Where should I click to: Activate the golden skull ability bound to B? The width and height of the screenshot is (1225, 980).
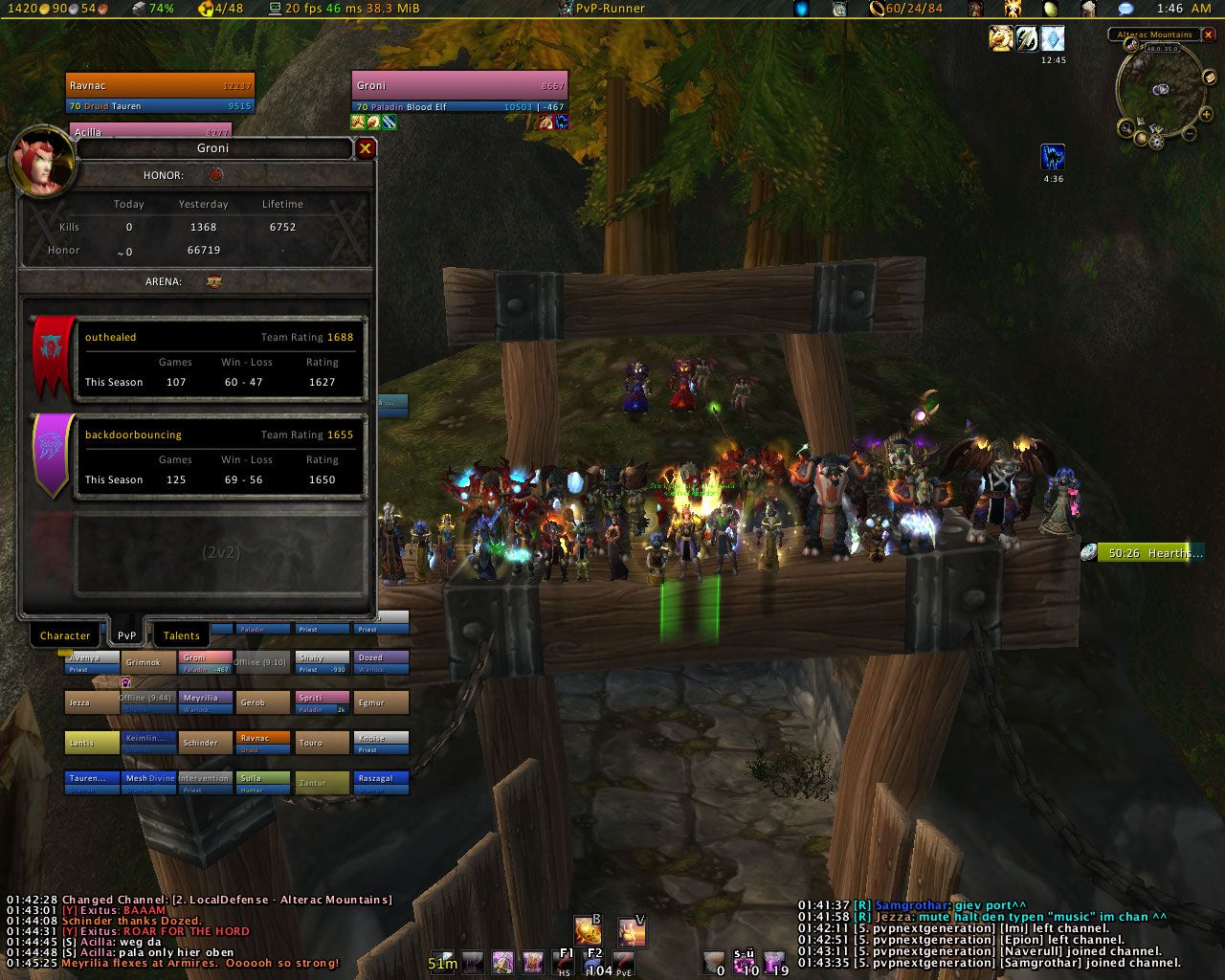point(587,930)
